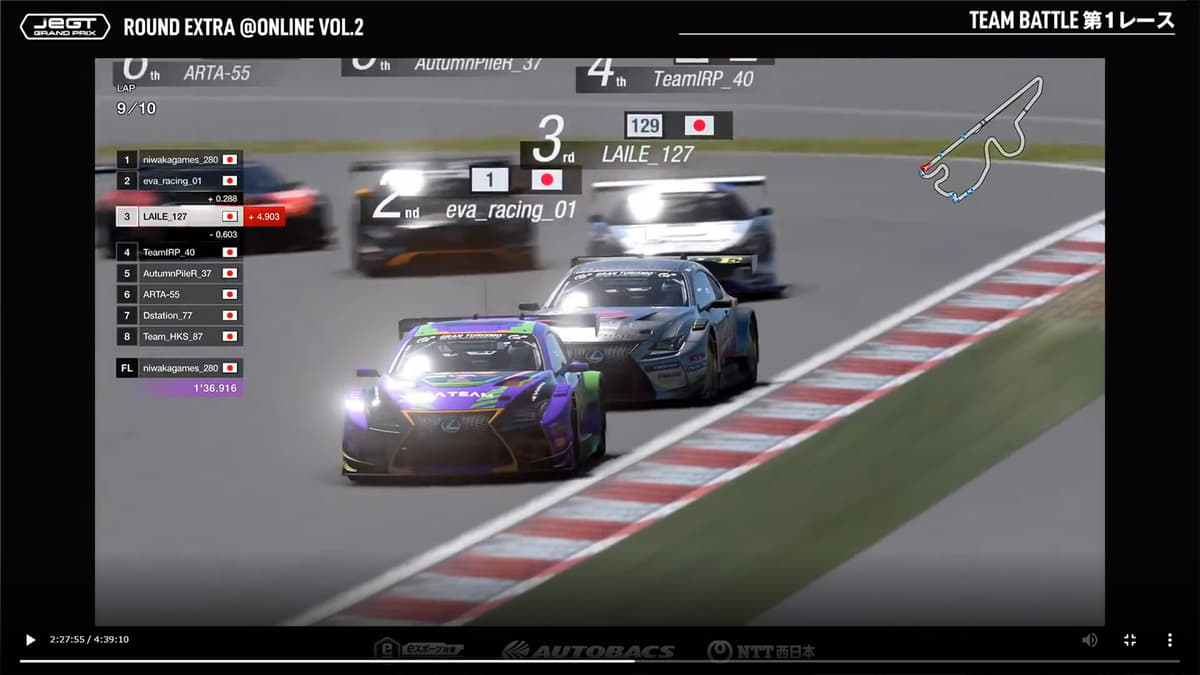Choose the highlighted LAILE_127 standings row
The width and height of the screenshot is (1200, 675).
click(x=180, y=216)
